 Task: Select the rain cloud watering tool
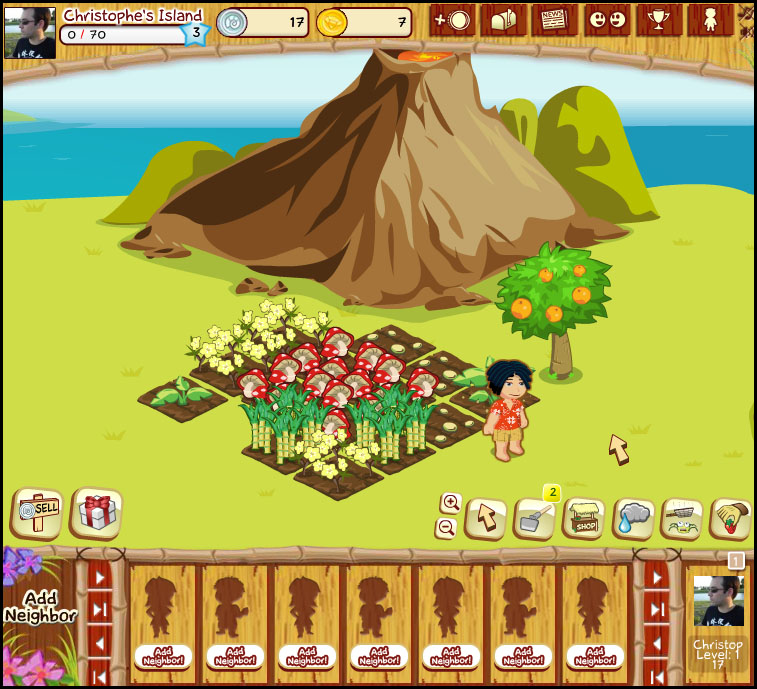click(634, 518)
